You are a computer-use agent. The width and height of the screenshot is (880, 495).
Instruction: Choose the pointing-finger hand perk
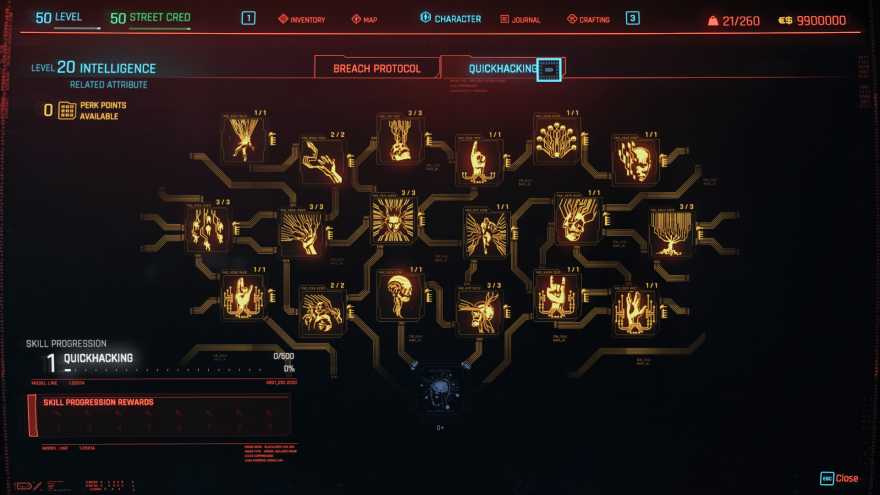point(478,160)
